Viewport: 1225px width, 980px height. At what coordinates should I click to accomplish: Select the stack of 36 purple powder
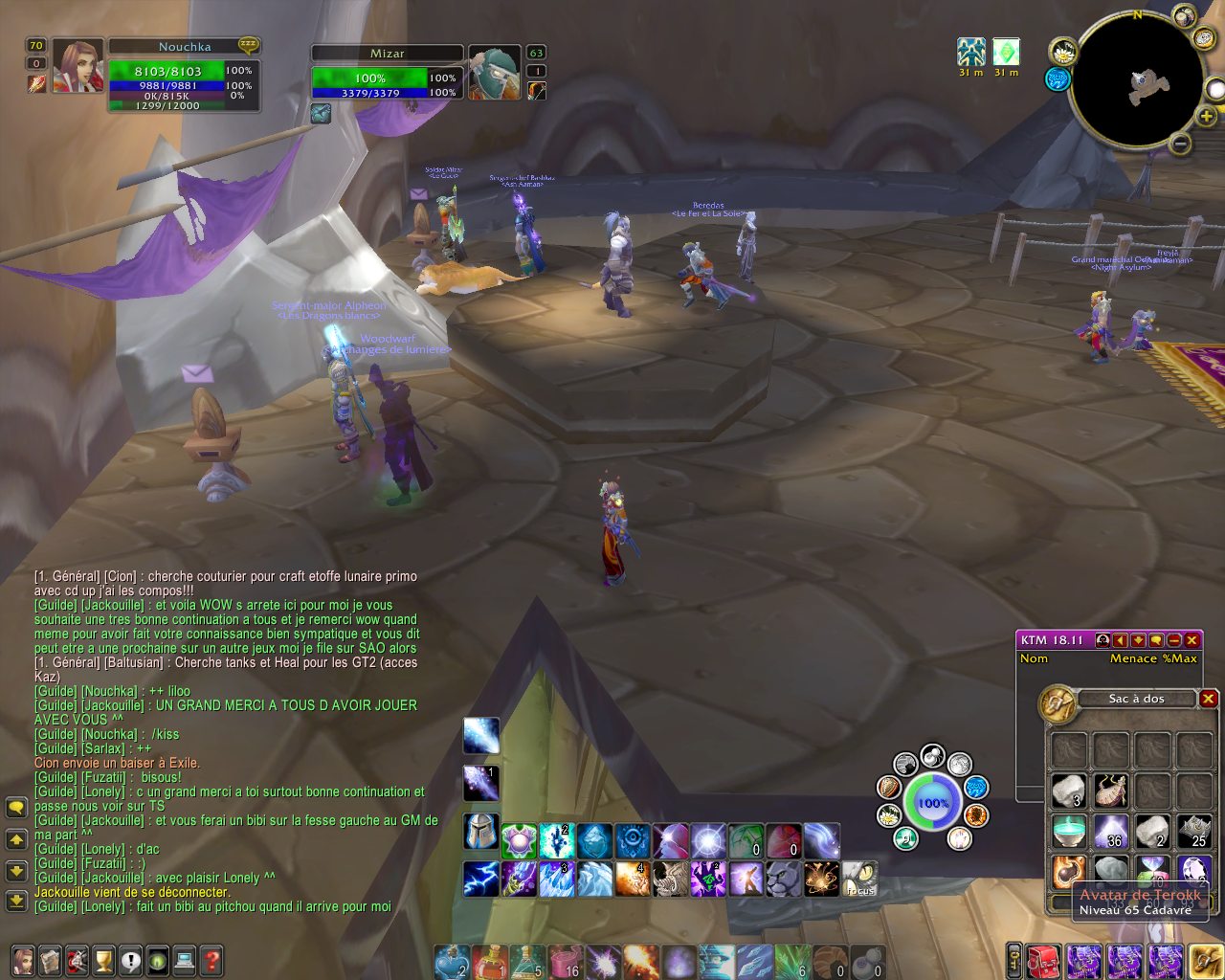point(1110,832)
